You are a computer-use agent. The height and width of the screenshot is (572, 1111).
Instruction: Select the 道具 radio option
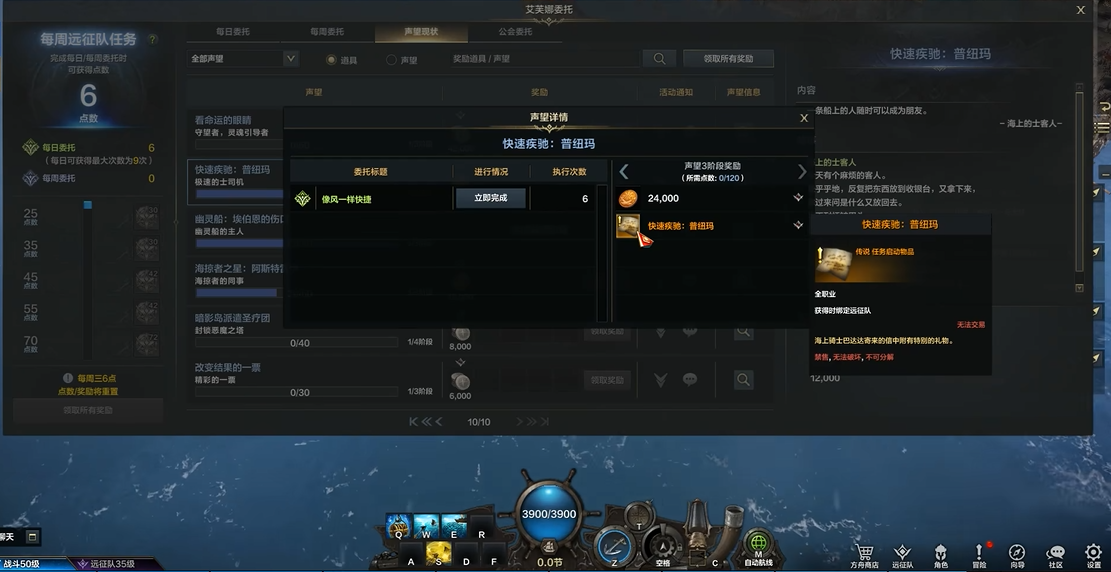(331, 60)
